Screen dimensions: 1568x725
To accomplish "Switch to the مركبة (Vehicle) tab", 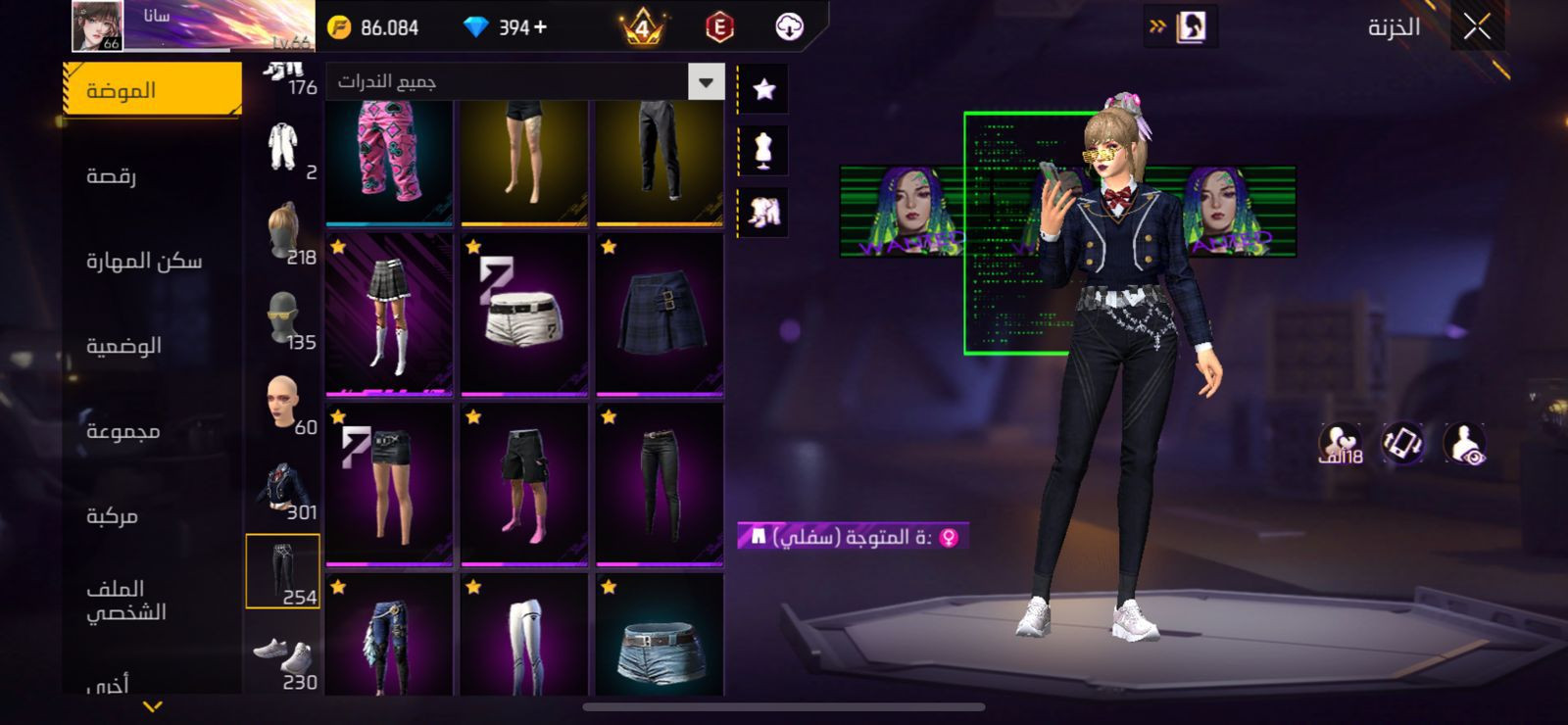I will pyautogui.click(x=112, y=516).
